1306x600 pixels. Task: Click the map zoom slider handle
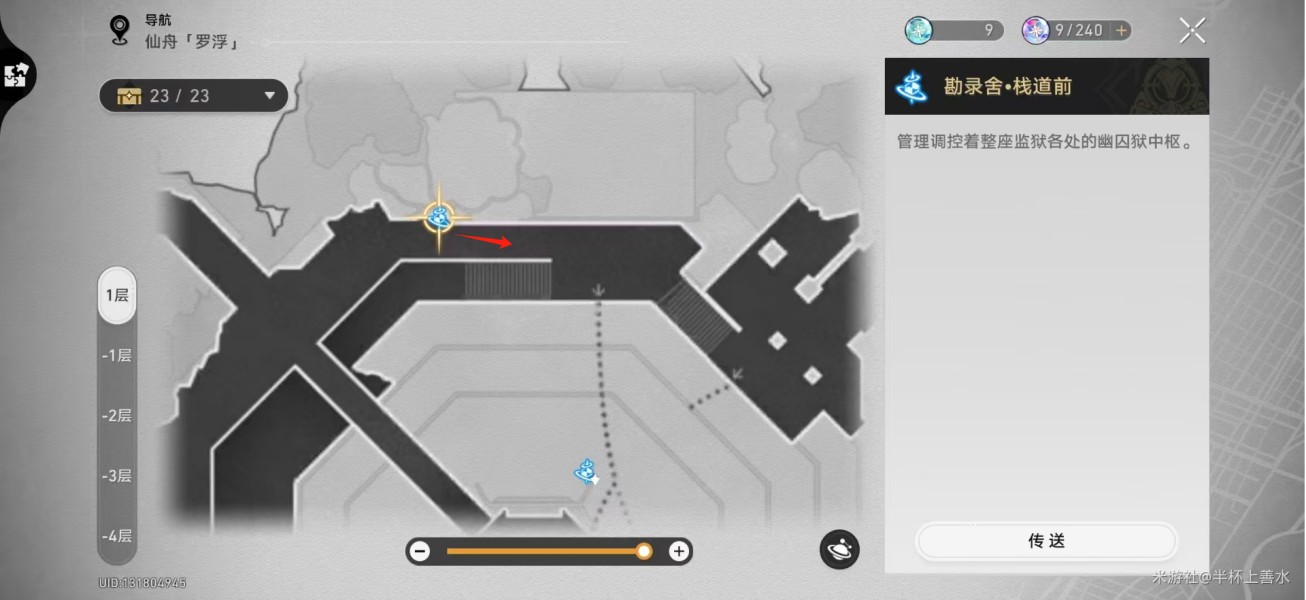point(644,551)
